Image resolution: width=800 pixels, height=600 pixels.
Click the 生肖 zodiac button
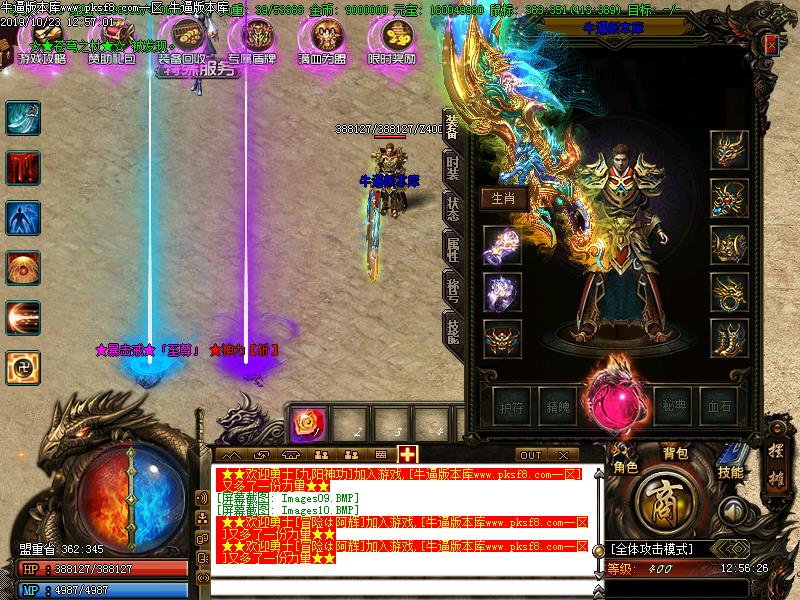(x=504, y=198)
